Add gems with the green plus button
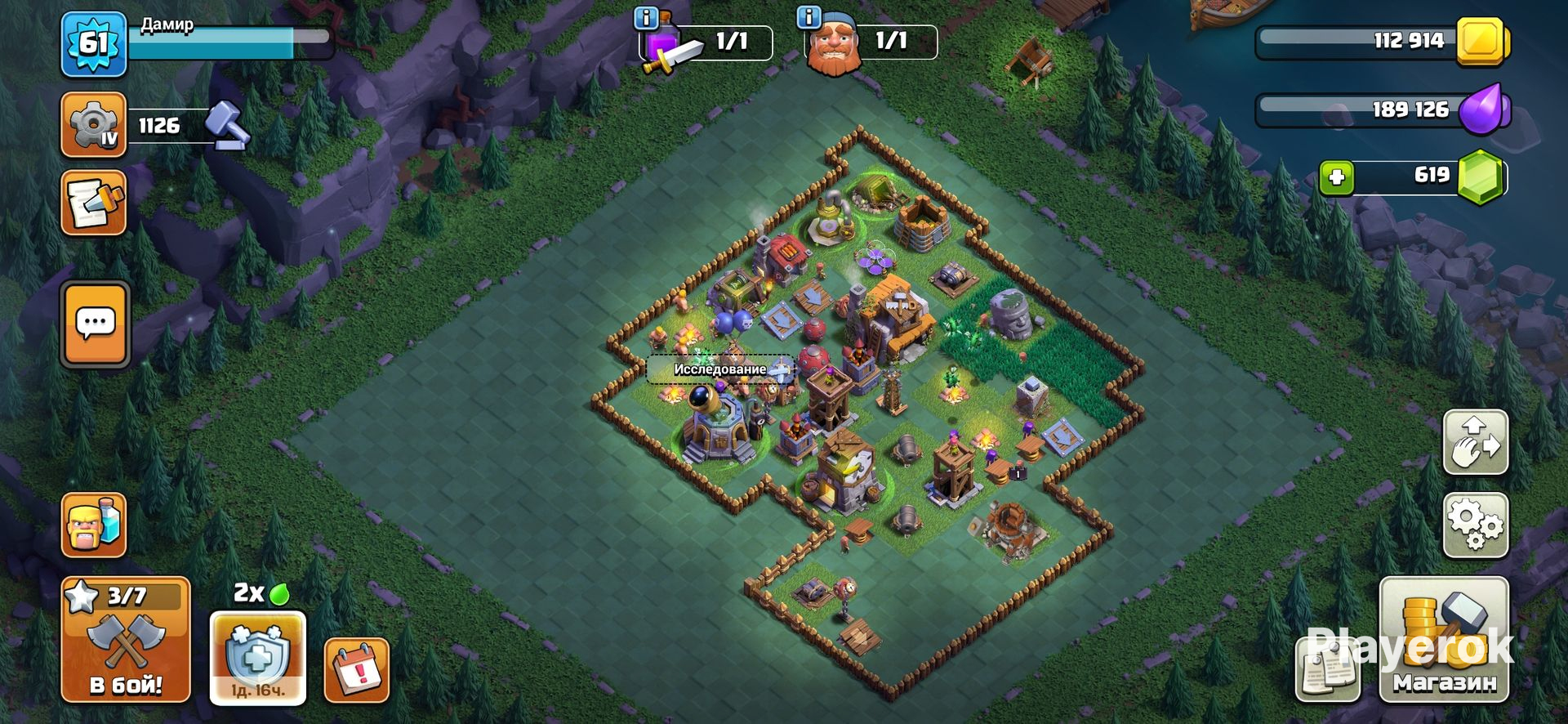Viewport: 1568px width, 724px height. (1336, 177)
